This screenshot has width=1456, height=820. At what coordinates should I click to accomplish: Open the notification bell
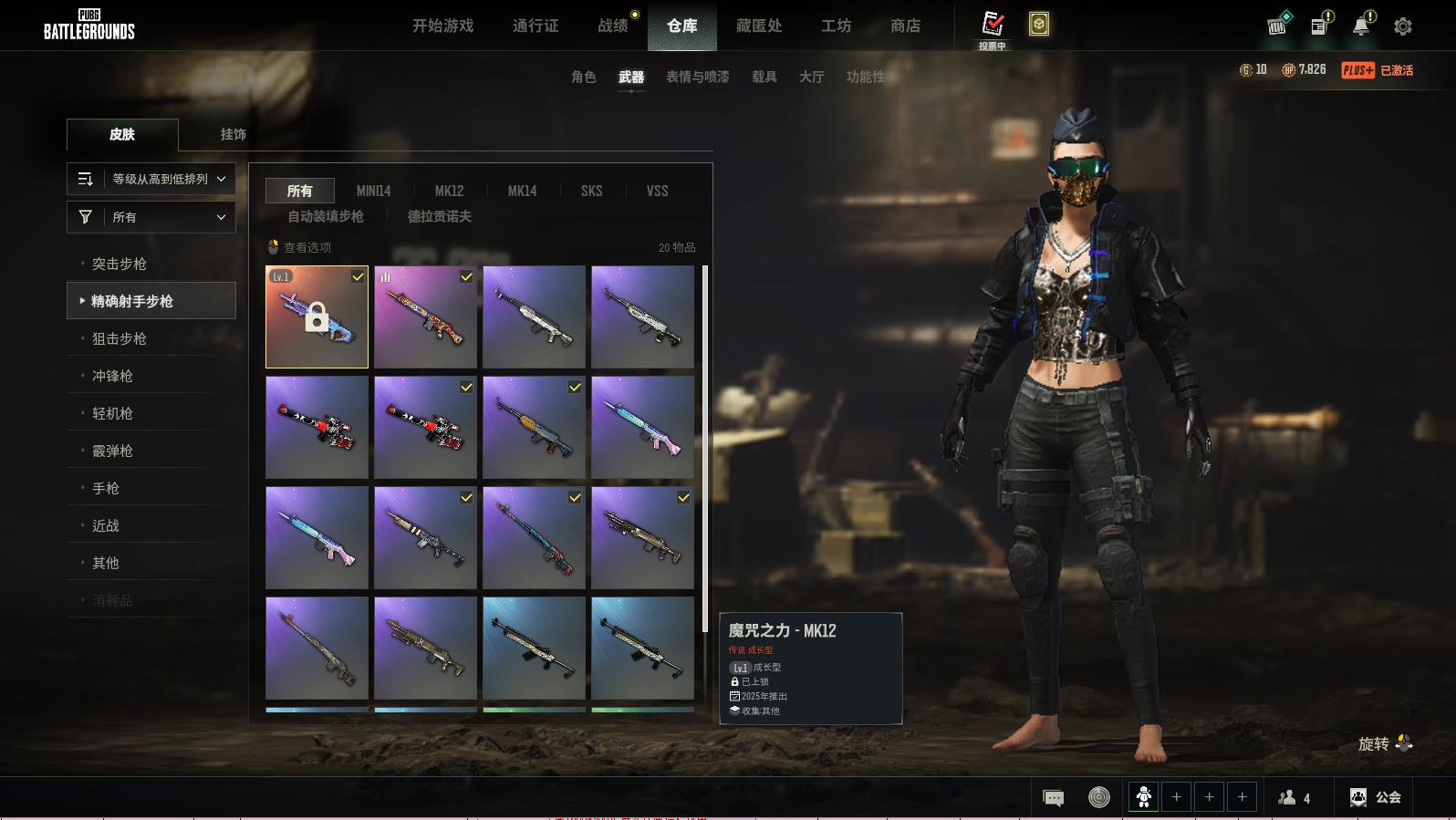tap(1361, 26)
